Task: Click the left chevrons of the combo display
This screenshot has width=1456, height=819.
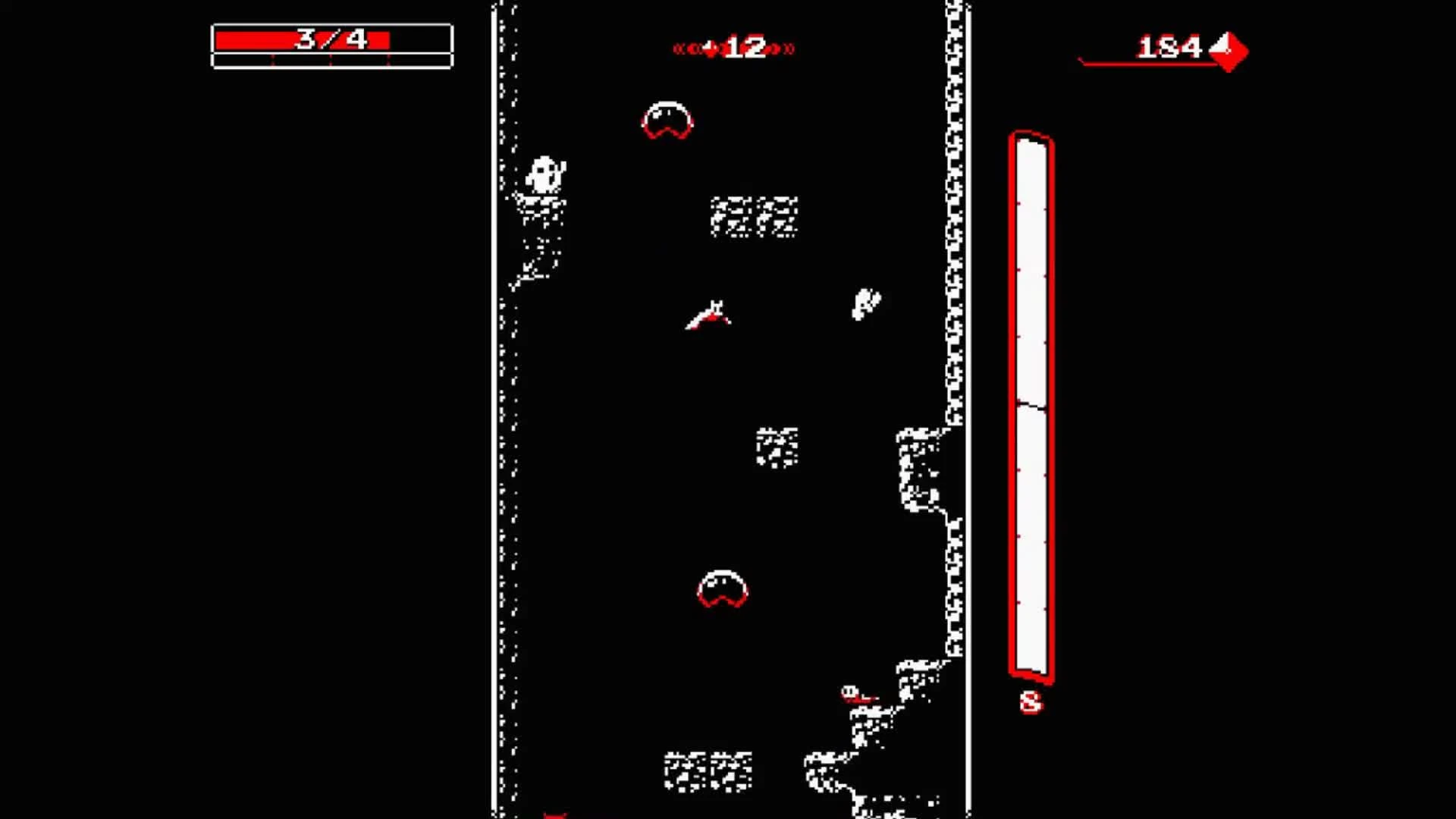Action: [686, 48]
